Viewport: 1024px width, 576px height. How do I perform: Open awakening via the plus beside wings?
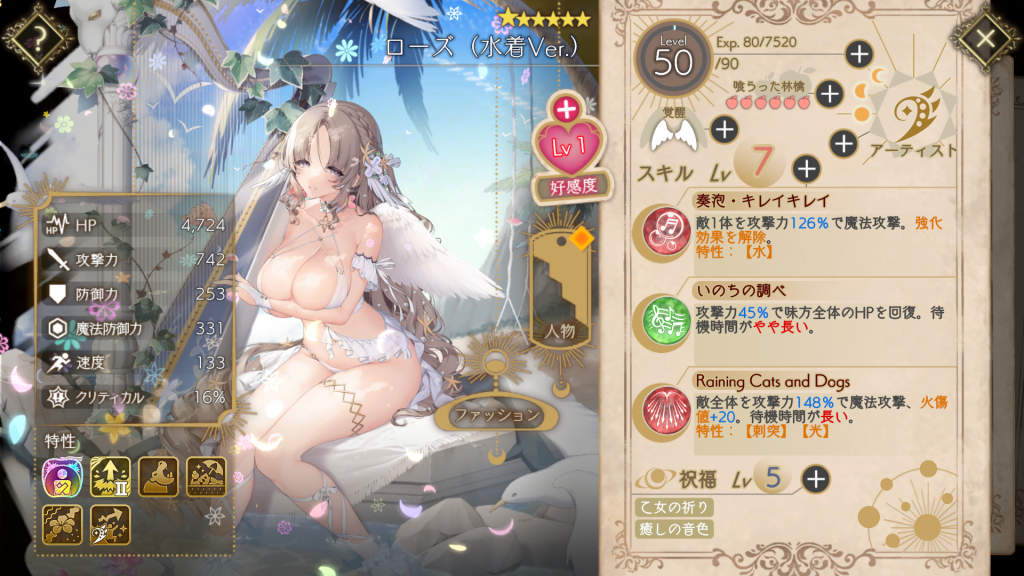pos(724,128)
